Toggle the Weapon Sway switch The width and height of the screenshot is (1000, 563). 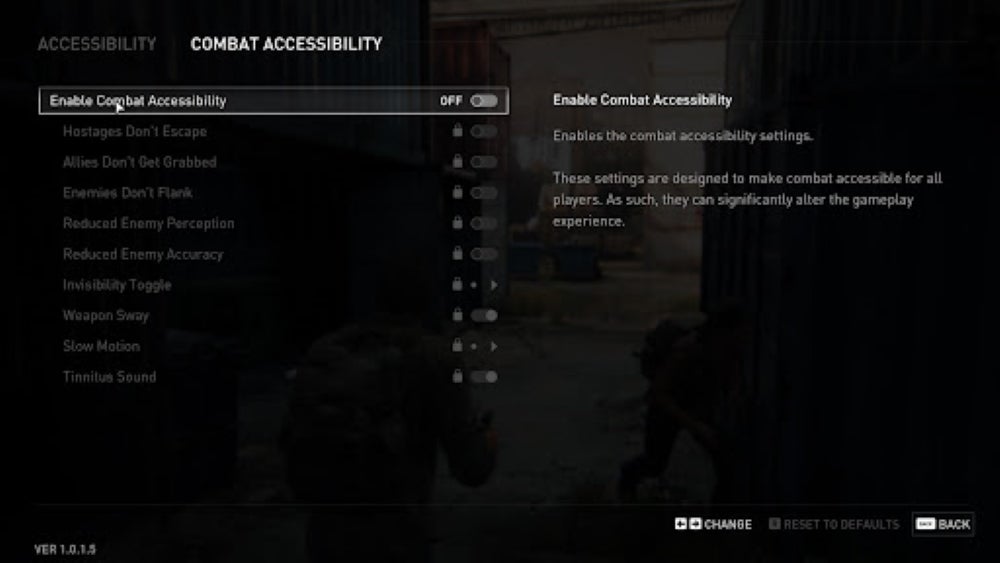click(484, 315)
